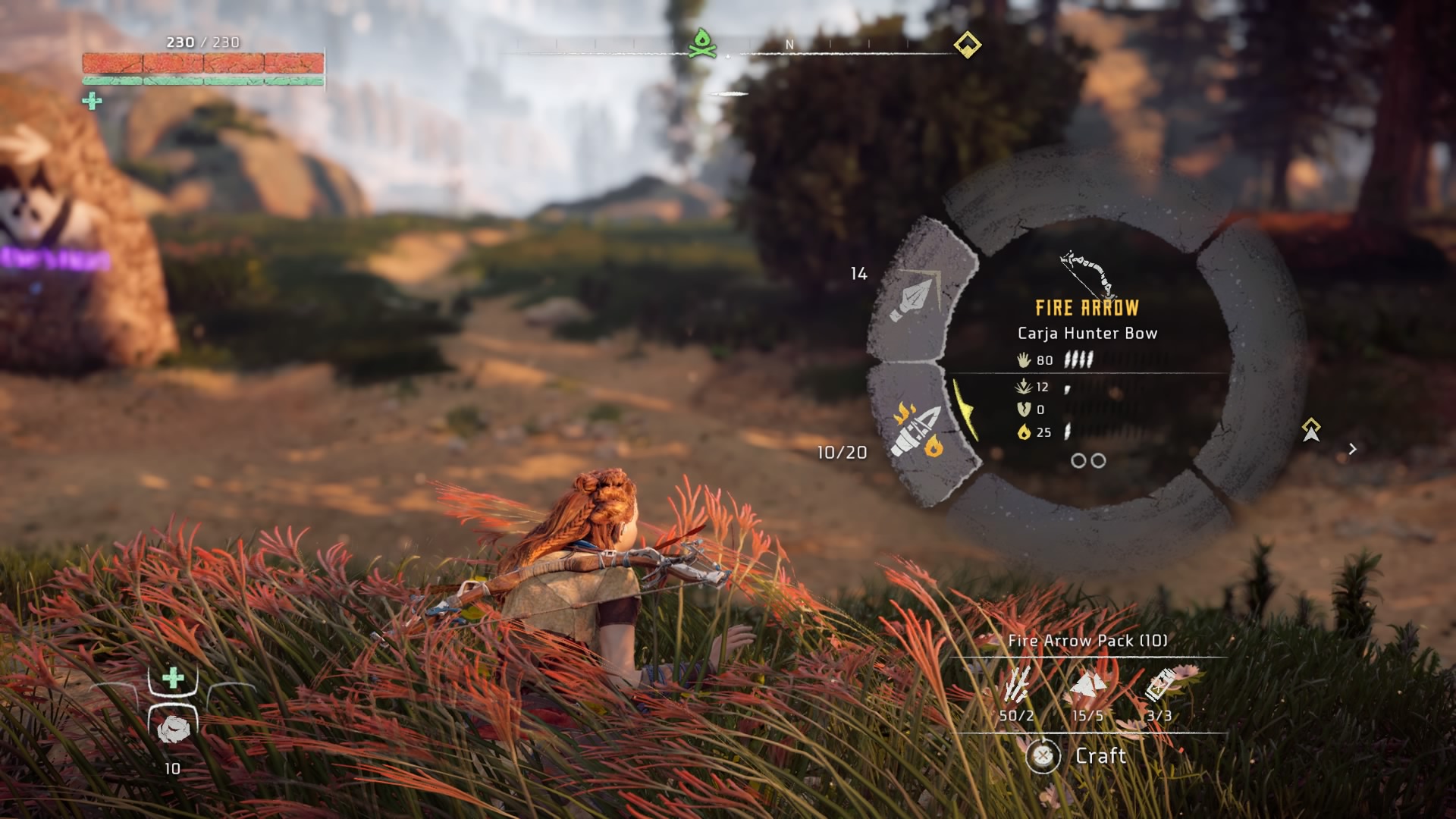Select the Carja Hunter Bow image
Image resolution: width=1456 pixels, height=819 pixels.
click(x=1088, y=273)
